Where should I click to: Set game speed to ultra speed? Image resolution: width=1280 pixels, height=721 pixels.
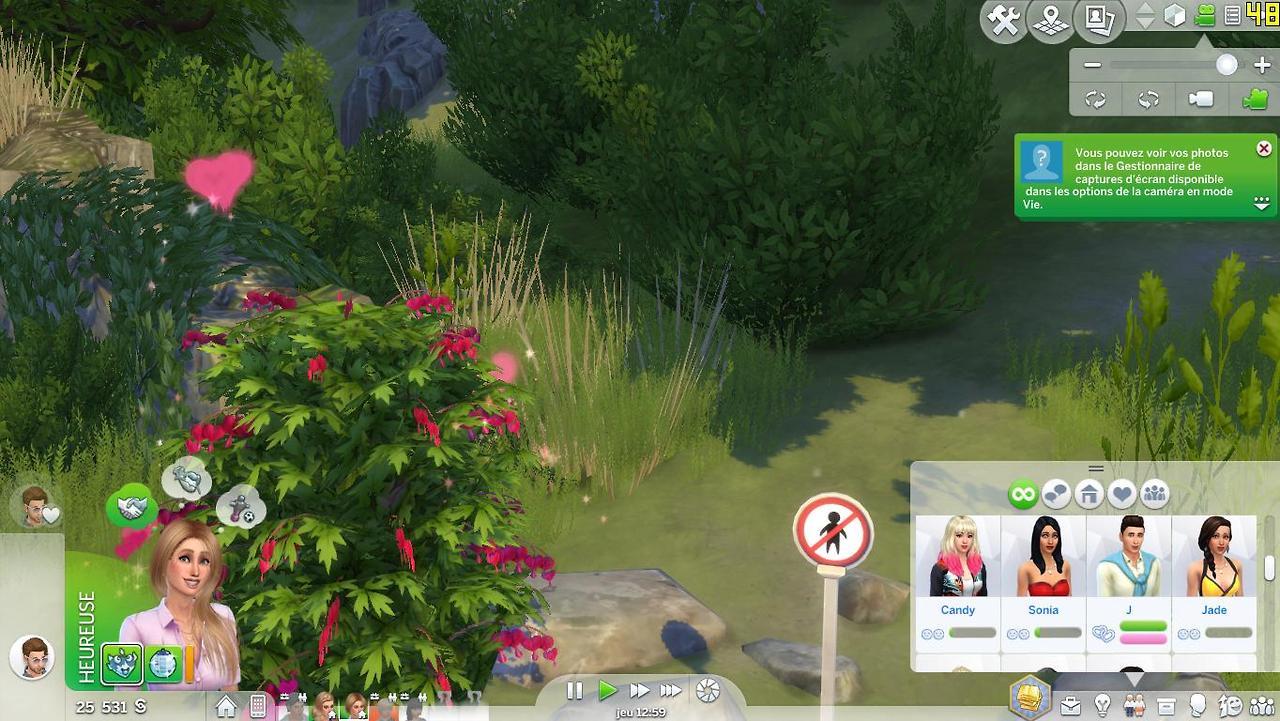pos(671,690)
